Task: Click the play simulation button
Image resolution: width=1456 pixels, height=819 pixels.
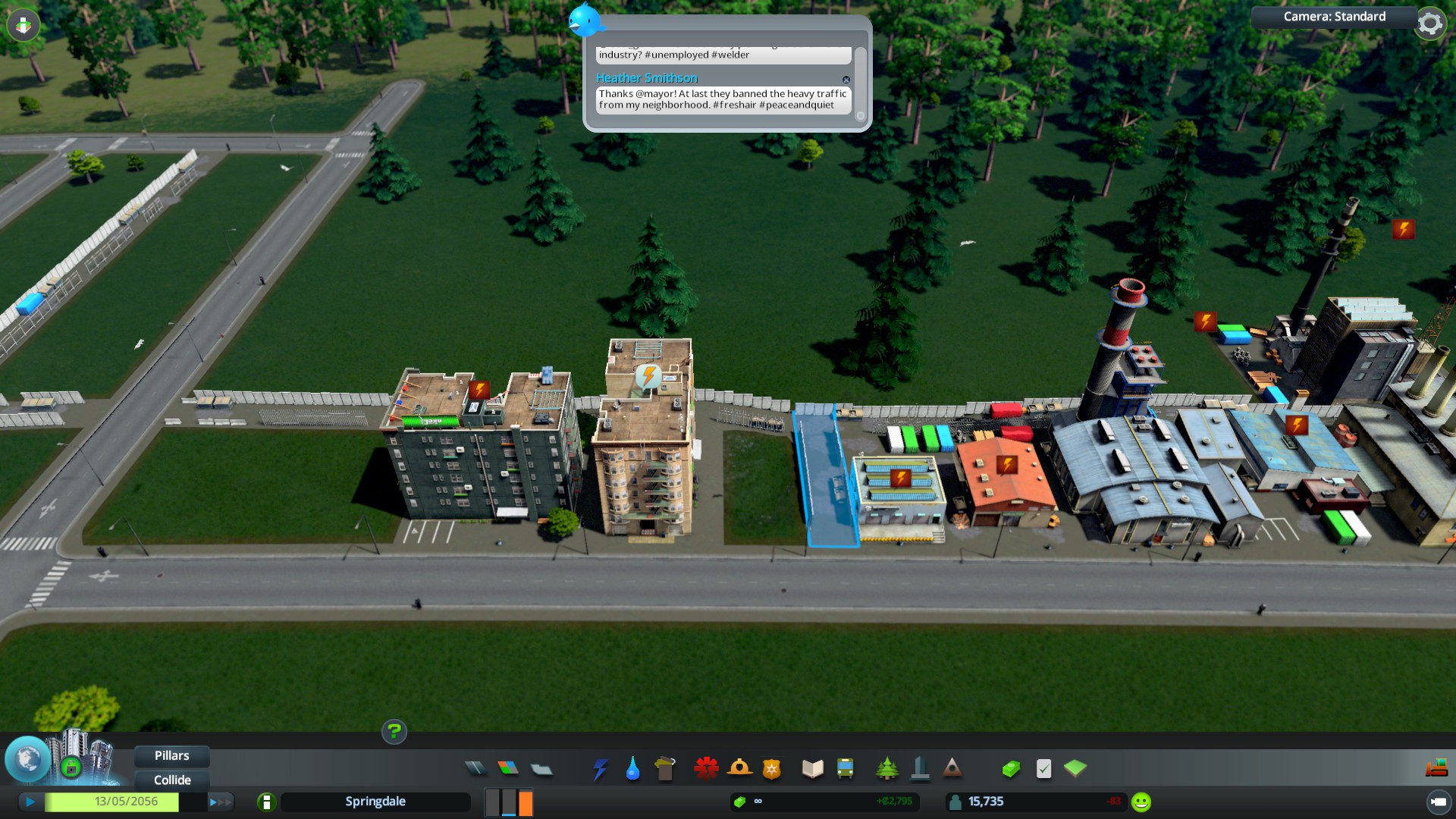Action: (x=30, y=802)
